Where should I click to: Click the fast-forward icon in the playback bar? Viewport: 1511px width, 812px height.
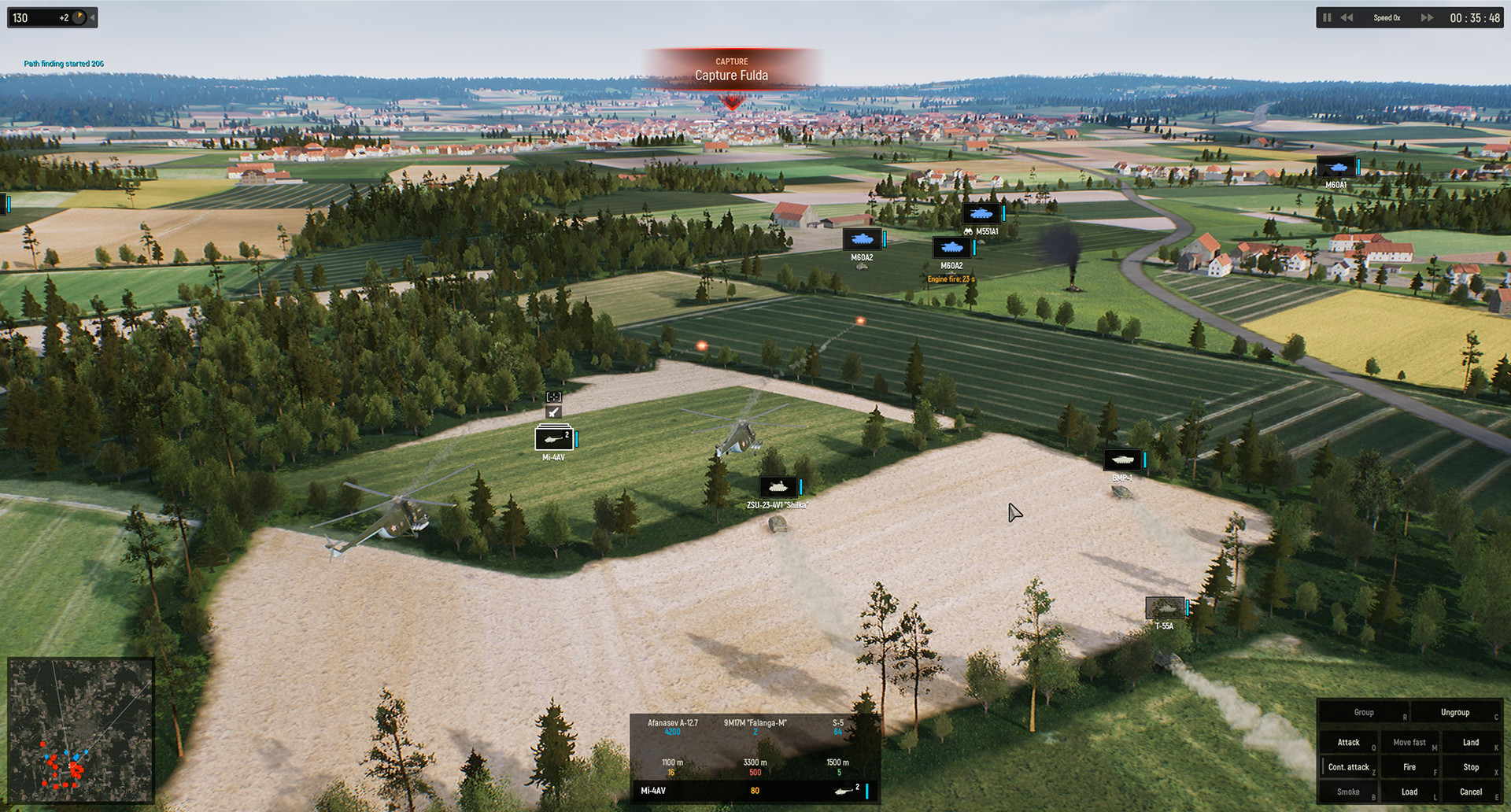point(1427,17)
